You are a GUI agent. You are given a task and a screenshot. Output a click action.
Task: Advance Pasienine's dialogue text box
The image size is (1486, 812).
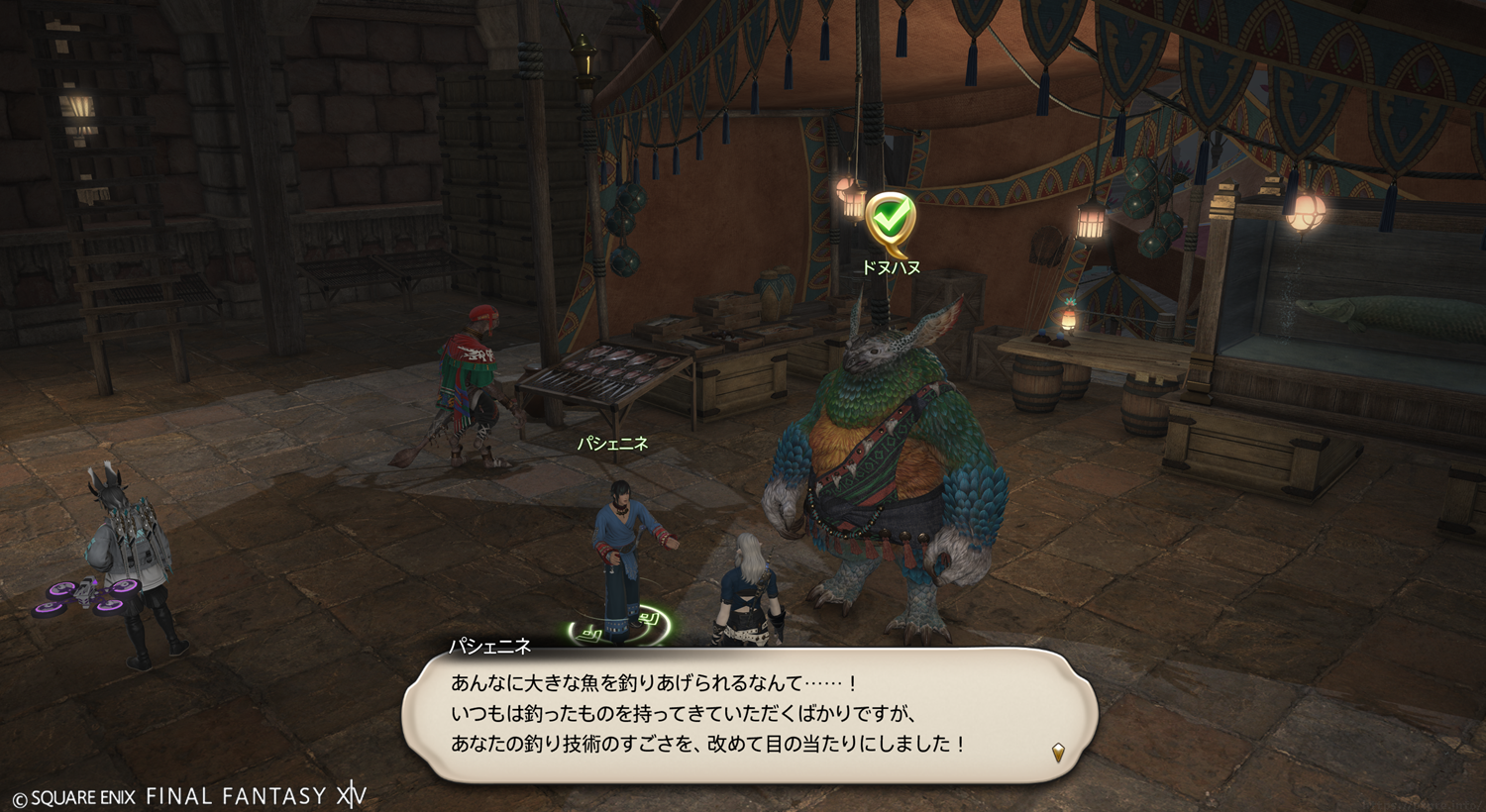tap(748, 714)
